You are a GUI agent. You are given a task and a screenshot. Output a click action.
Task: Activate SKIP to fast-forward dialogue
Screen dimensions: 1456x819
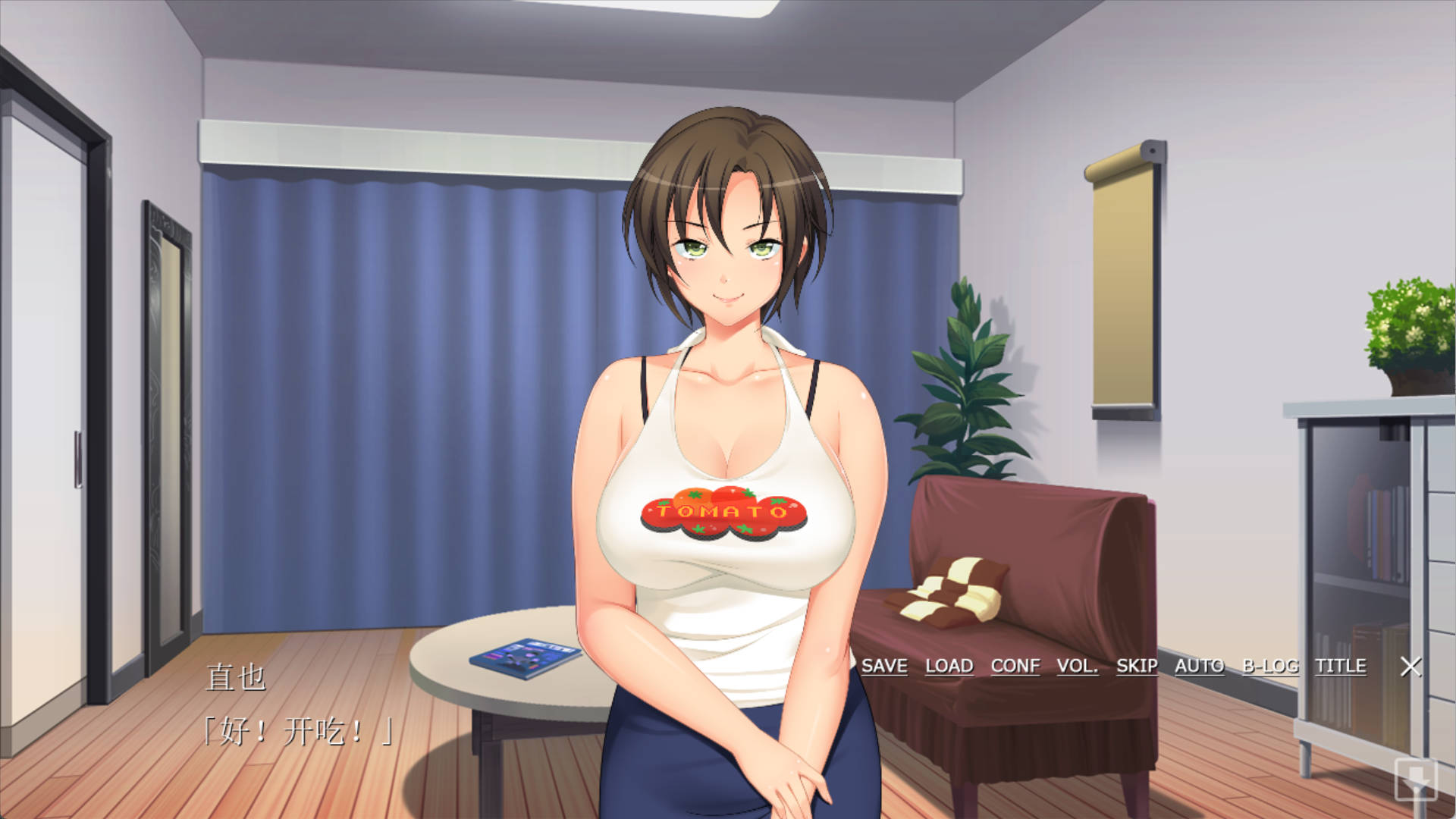[x=1137, y=666]
